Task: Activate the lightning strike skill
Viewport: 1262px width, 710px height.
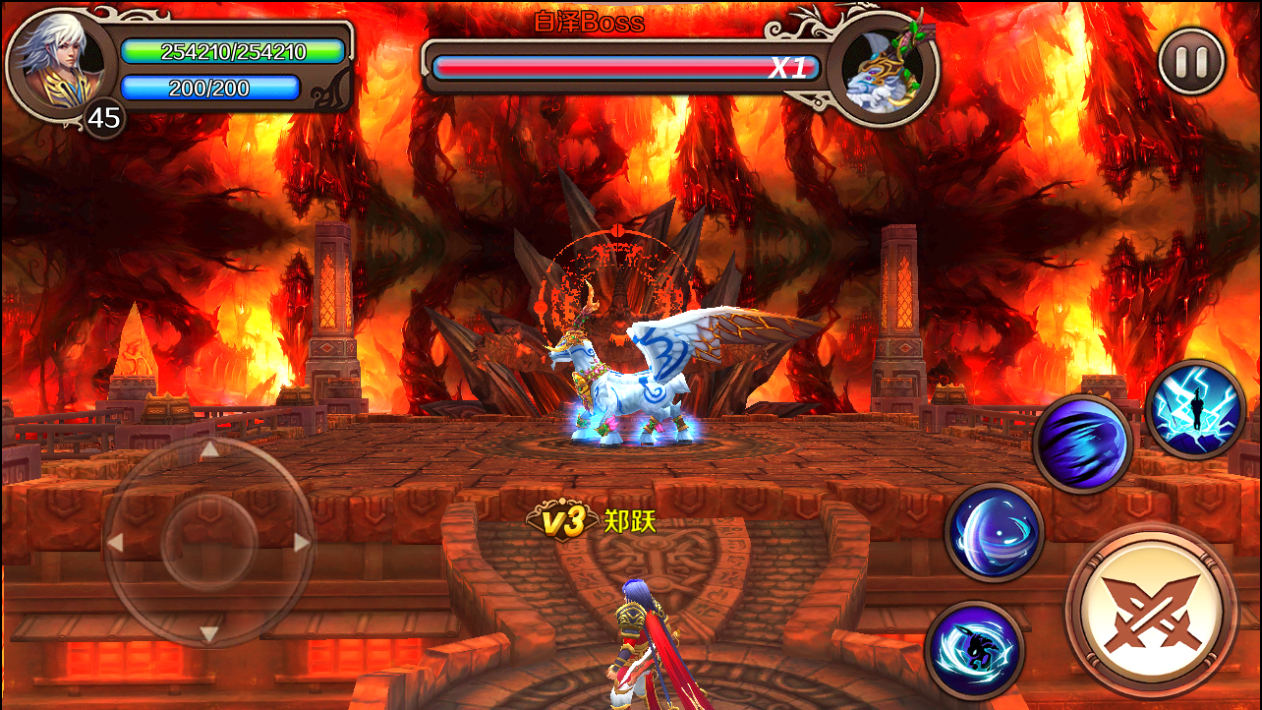Action: click(1195, 410)
